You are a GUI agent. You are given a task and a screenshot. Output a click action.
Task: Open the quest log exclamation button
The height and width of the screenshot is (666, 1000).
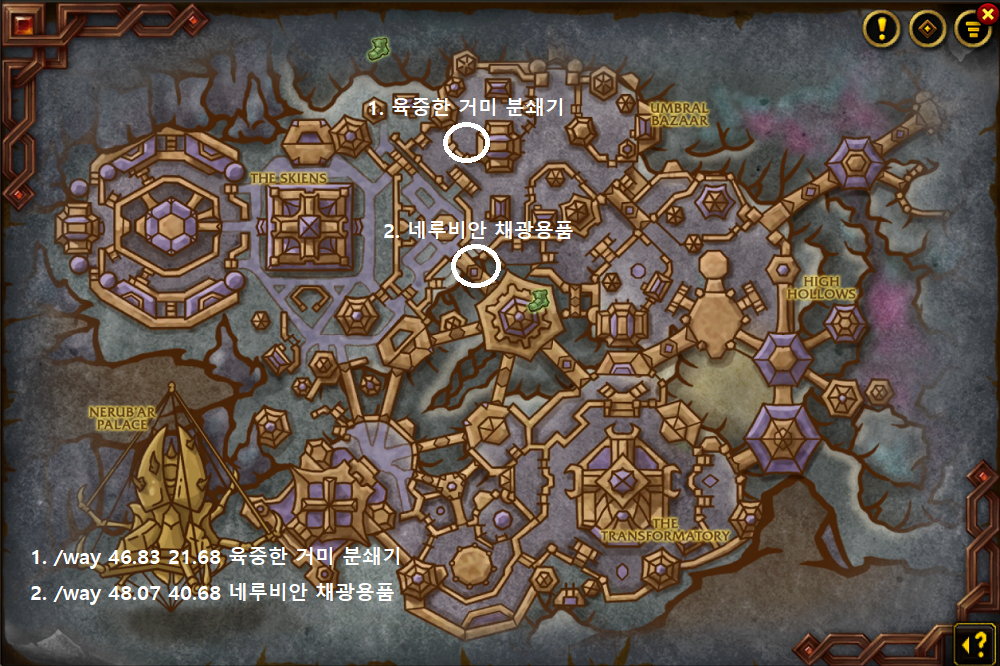point(882,28)
